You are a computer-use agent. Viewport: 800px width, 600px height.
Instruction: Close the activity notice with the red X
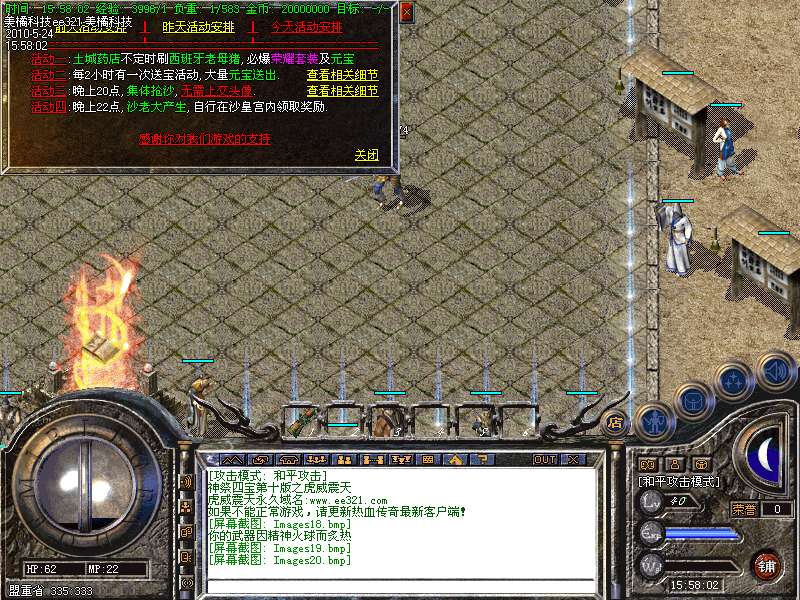[x=406, y=13]
